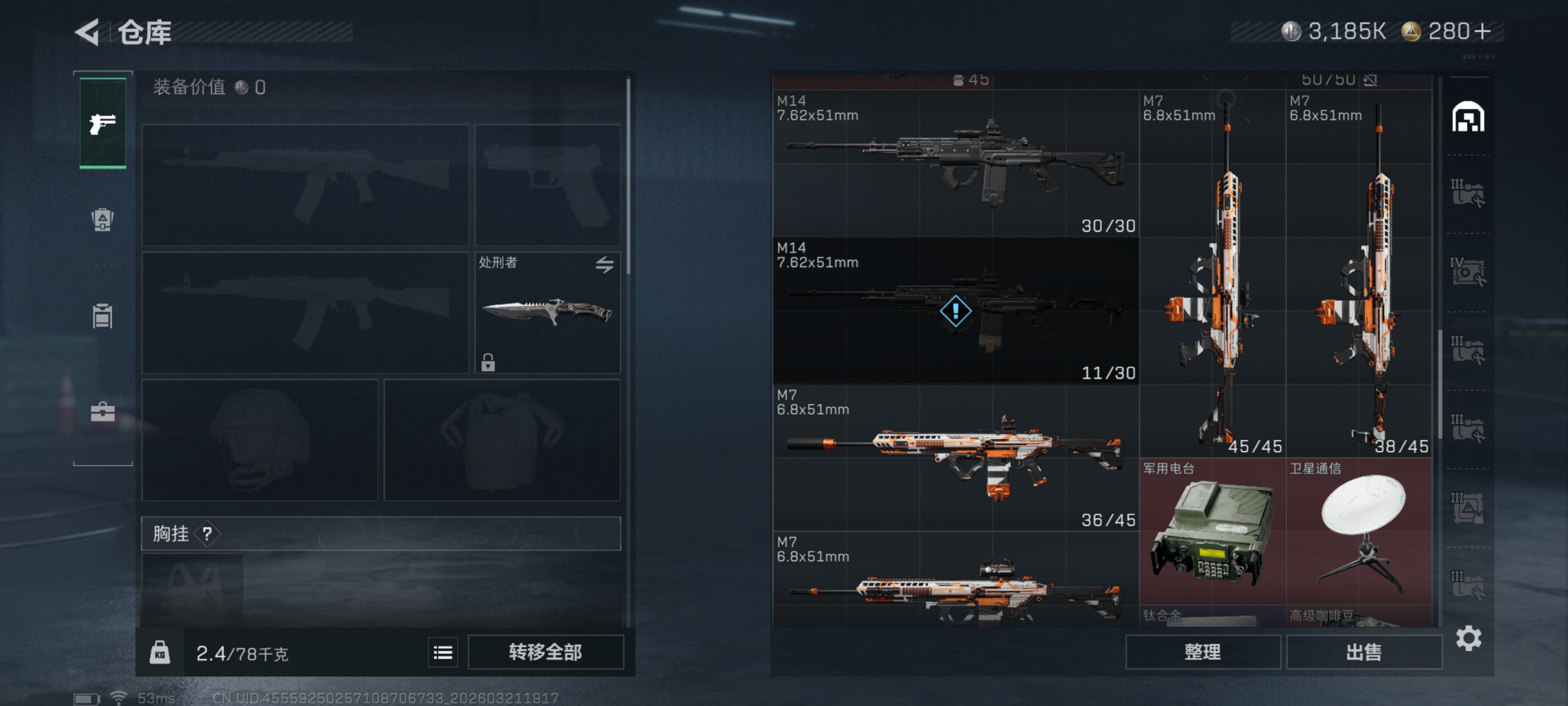This screenshot has height=706, width=1568.
Task: Switch to the backpack tab
Action: (102, 219)
